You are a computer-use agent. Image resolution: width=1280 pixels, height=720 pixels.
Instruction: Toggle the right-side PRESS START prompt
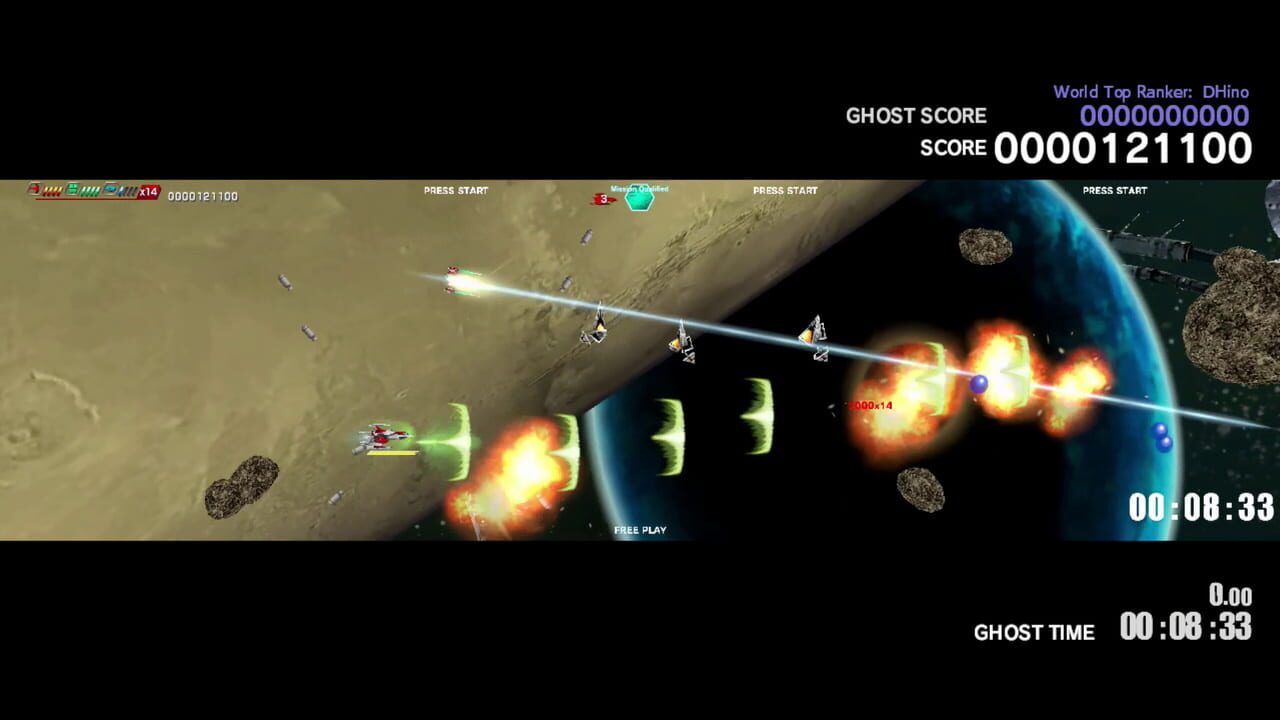[x=1114, y=190]
